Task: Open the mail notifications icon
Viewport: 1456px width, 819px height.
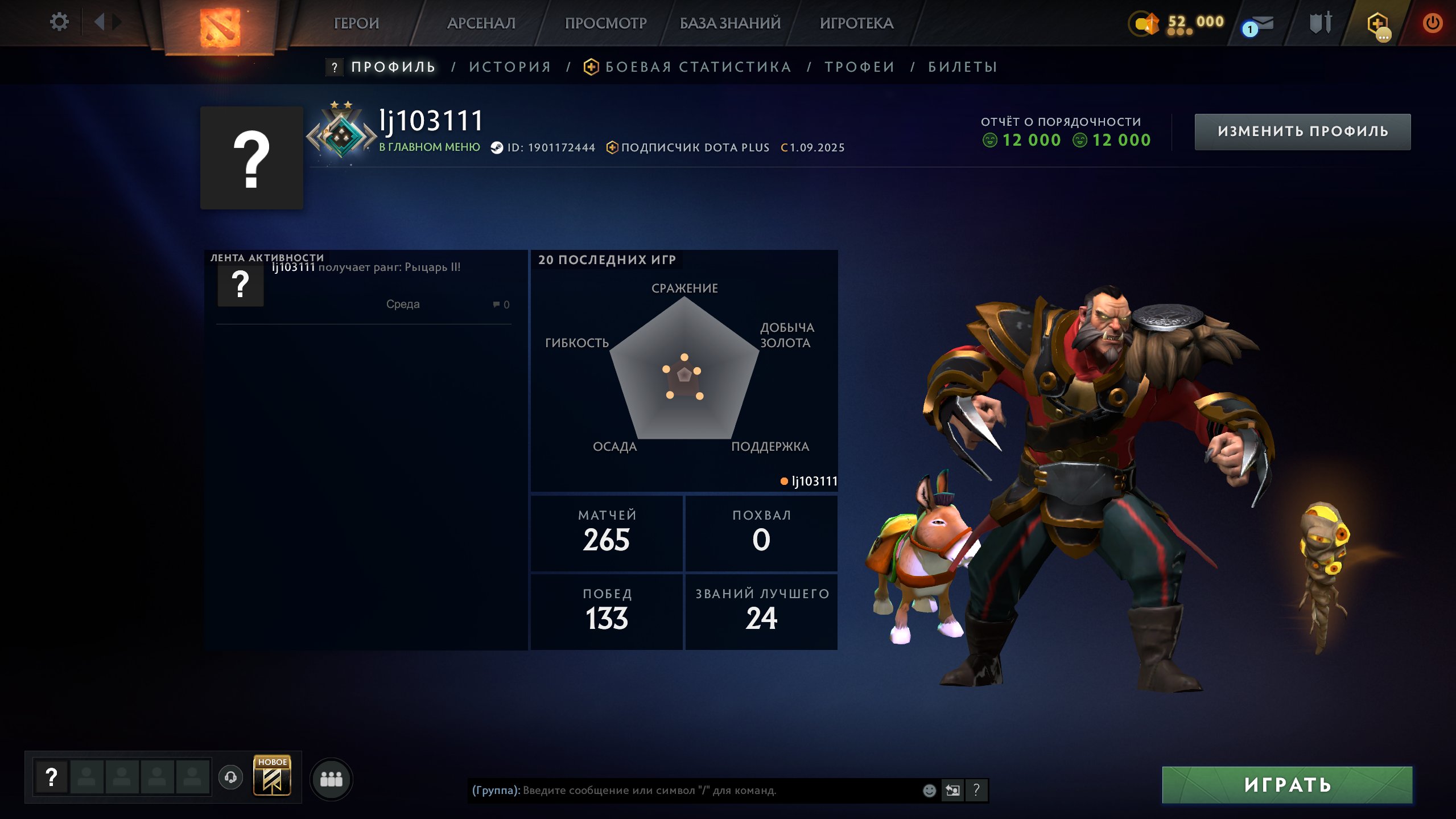Action: (1260, 25)
